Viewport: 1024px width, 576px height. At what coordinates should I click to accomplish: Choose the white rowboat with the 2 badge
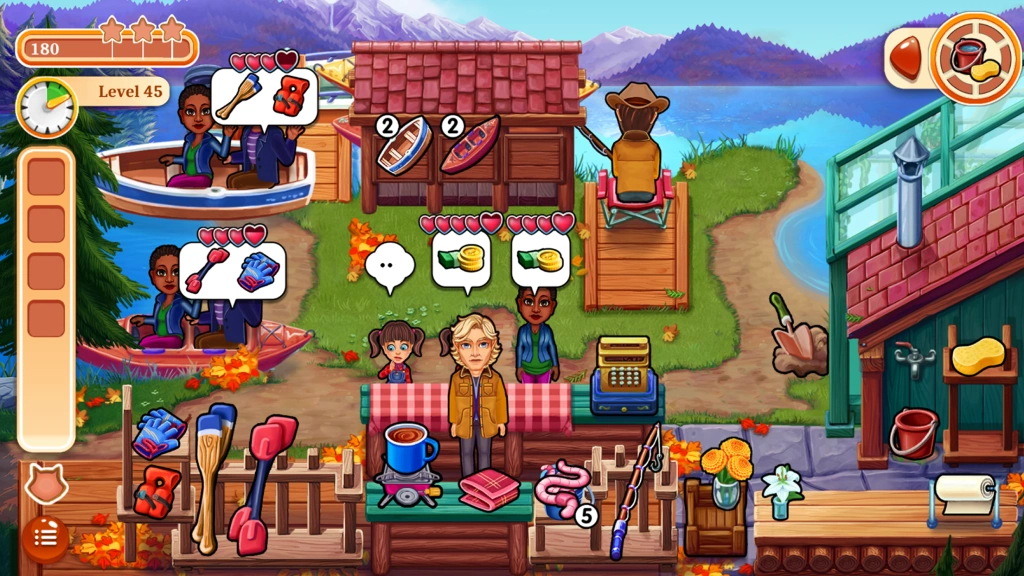click(404, 146)
